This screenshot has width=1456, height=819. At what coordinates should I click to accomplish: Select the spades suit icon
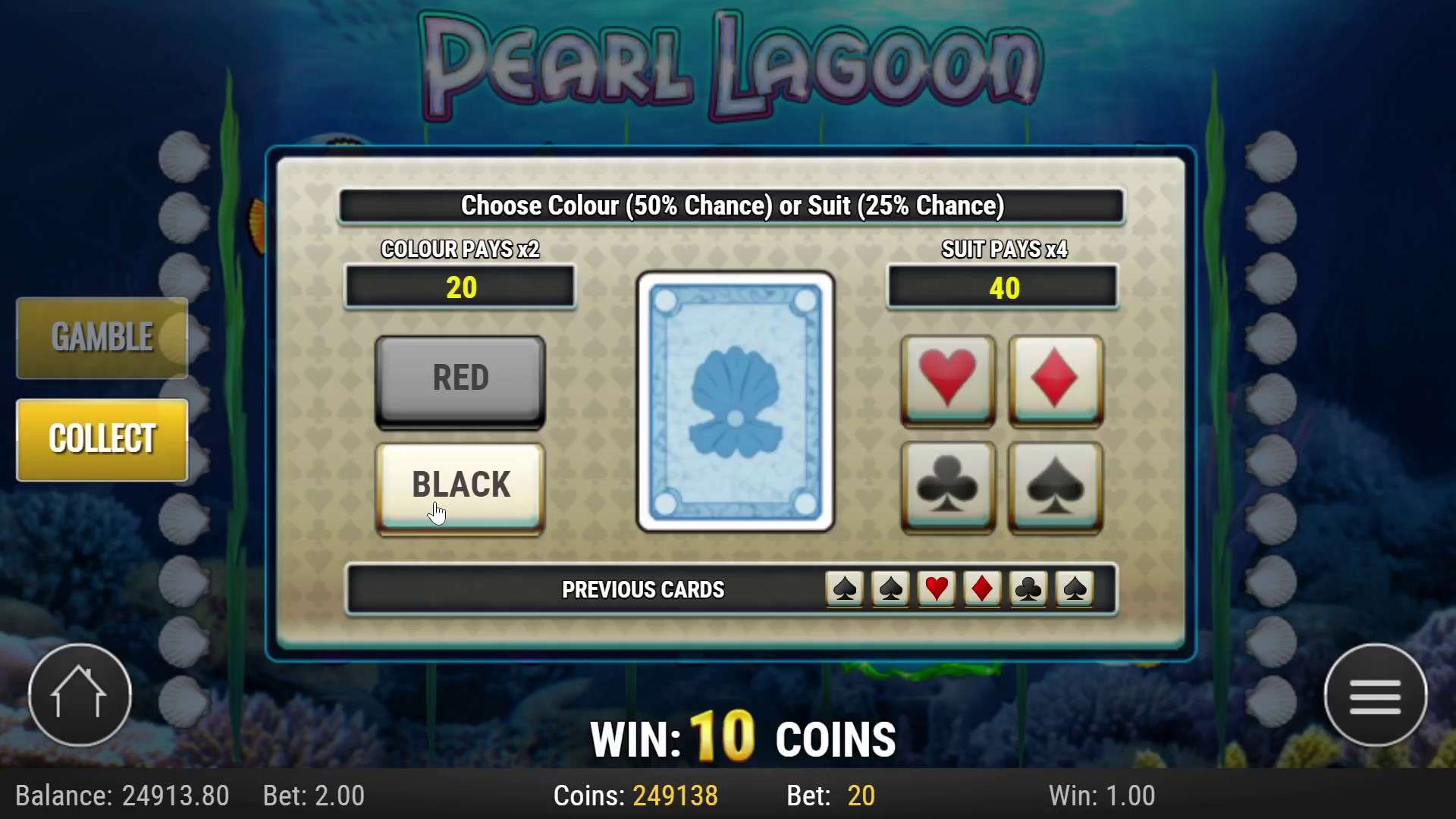pyautogui.click(x=1055, y=488)
